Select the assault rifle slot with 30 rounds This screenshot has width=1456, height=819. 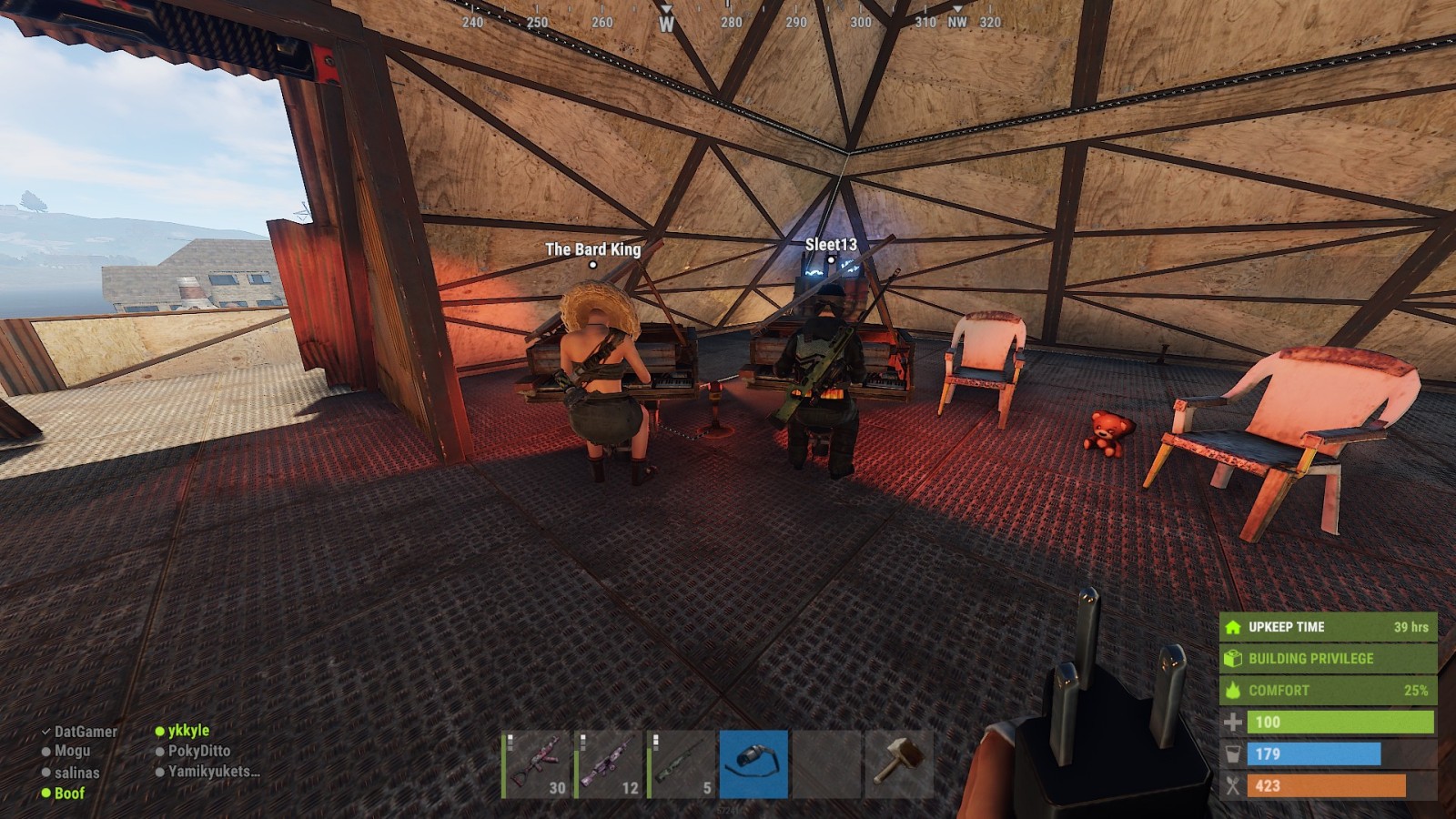click(x=537, y=764)
